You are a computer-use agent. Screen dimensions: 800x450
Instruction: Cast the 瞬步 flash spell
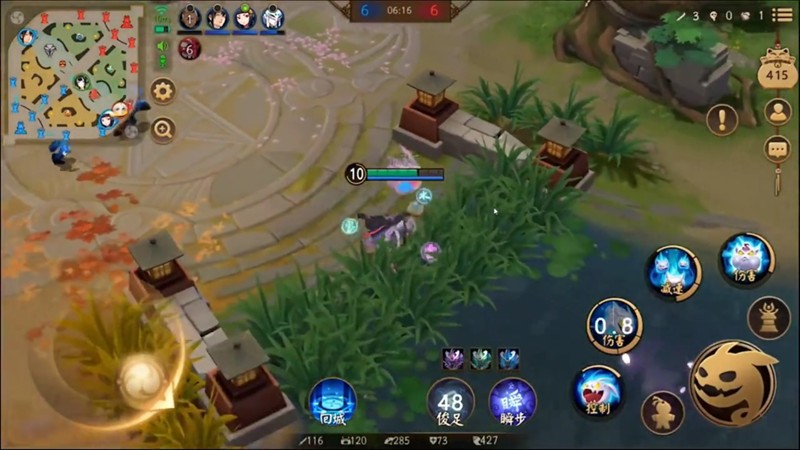(x=512, y=402)
